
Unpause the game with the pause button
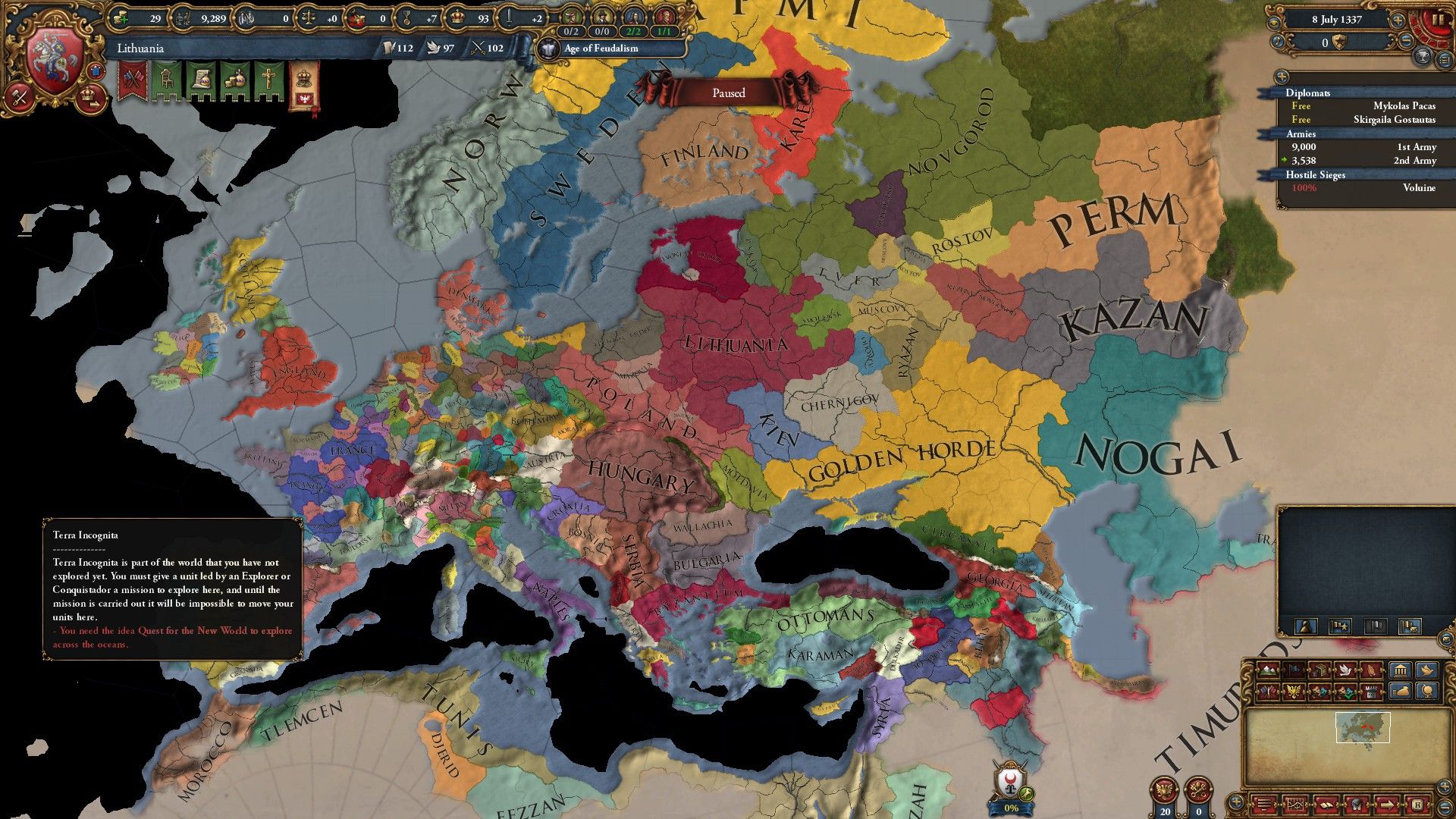(1438, 20)
